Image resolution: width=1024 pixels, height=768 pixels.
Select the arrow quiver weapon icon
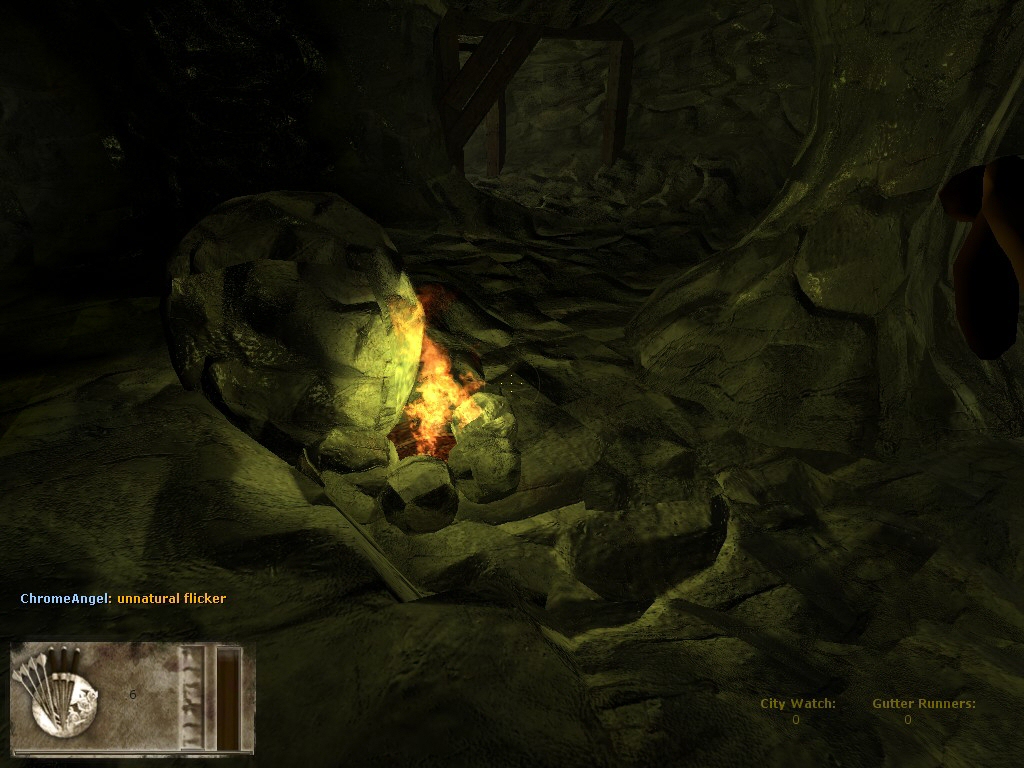62,688
